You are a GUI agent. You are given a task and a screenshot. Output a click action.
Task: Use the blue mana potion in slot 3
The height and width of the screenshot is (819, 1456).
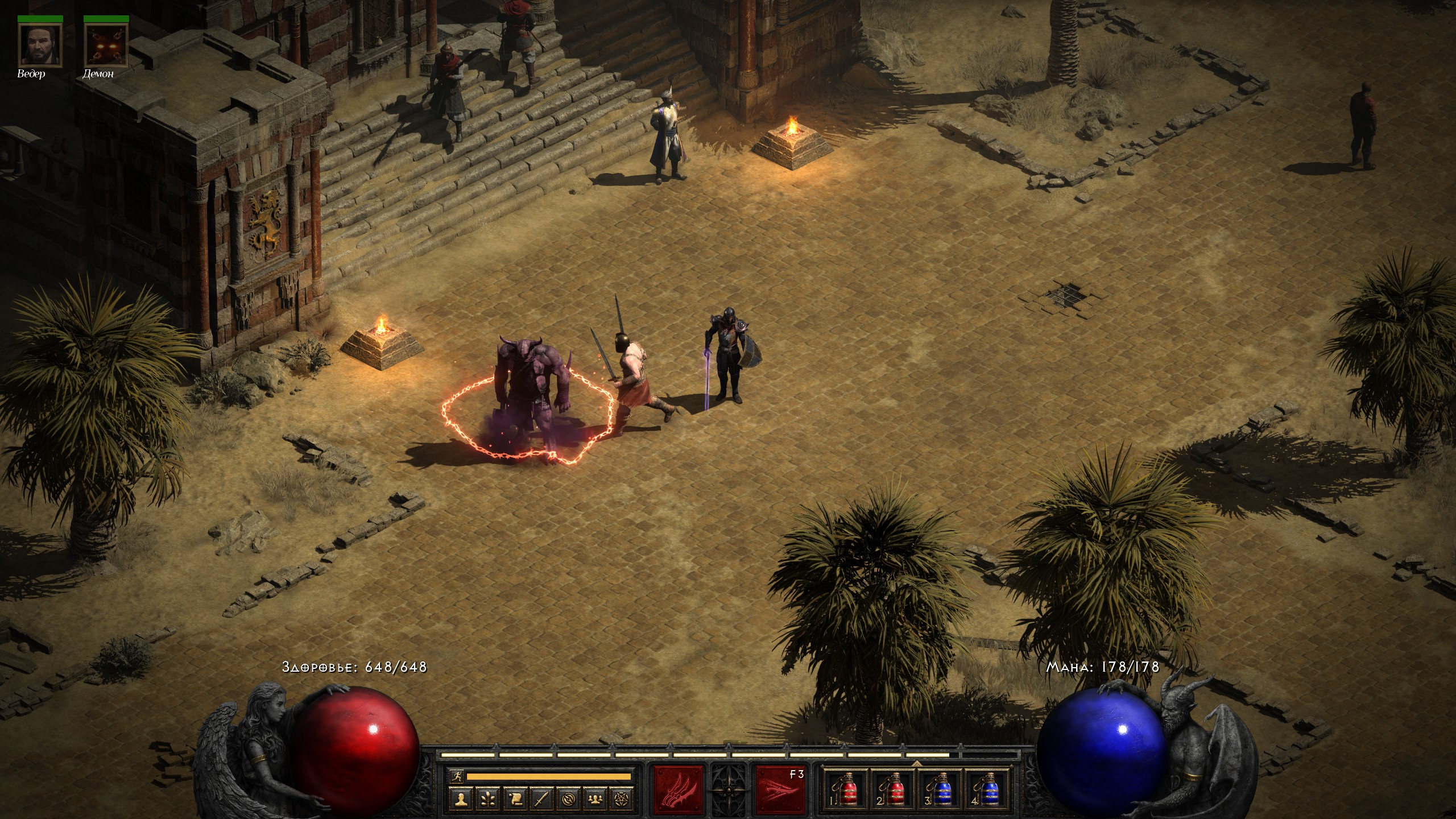click(x=941, y=789)
